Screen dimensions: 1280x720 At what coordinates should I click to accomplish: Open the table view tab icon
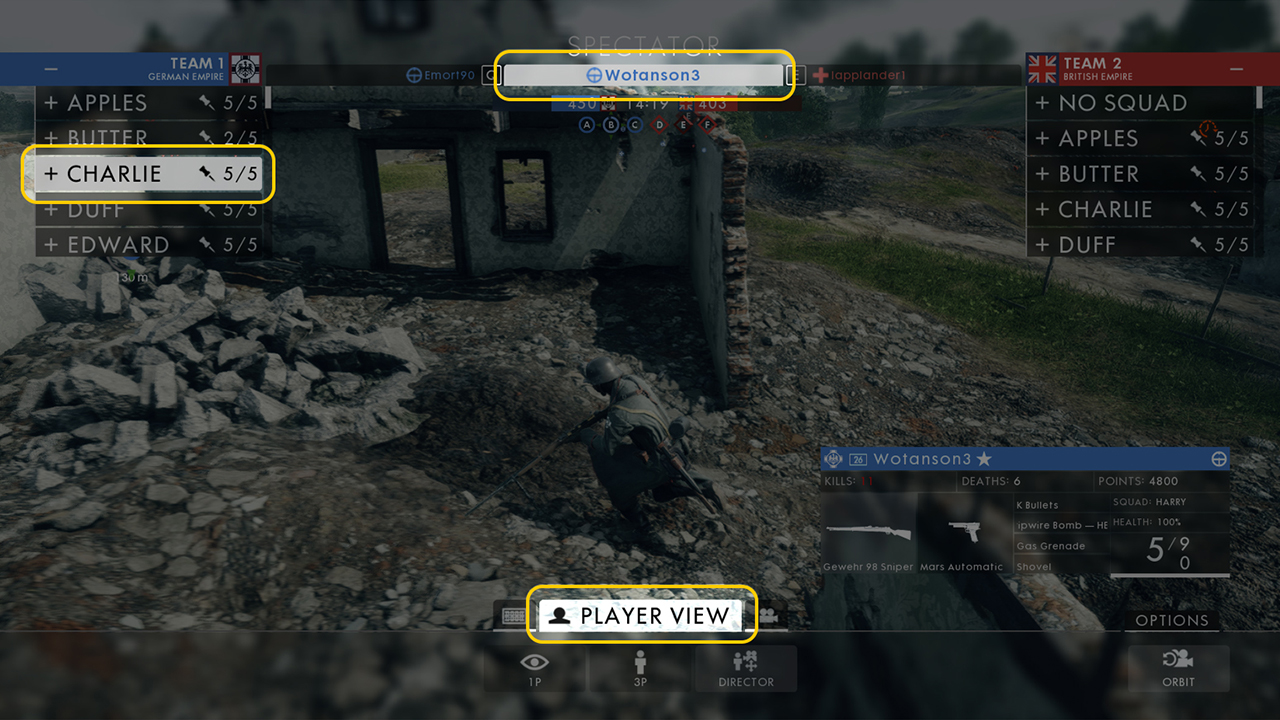[514, 616]
